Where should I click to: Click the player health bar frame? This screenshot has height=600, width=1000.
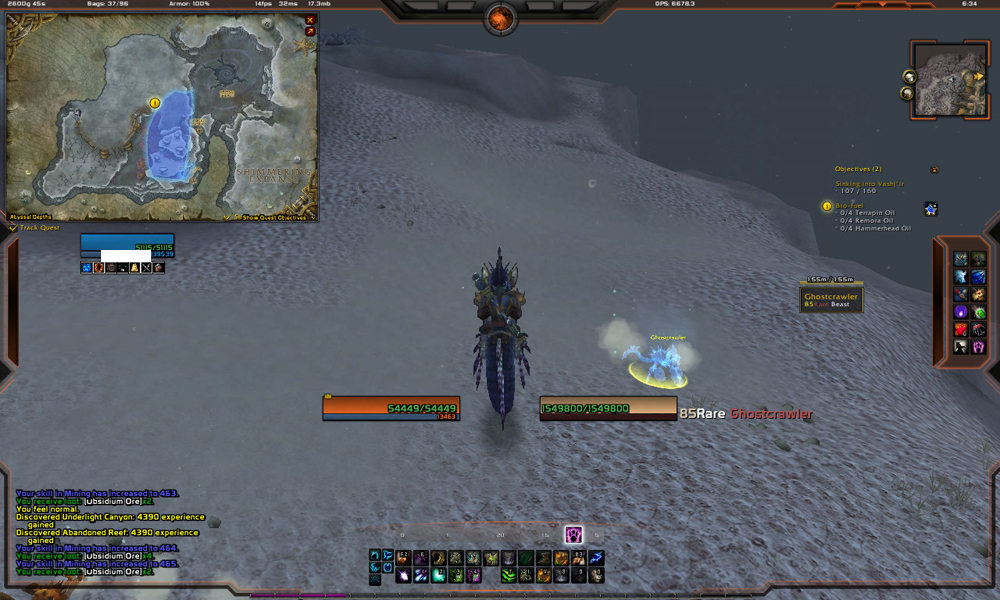[x=390, y=407]
